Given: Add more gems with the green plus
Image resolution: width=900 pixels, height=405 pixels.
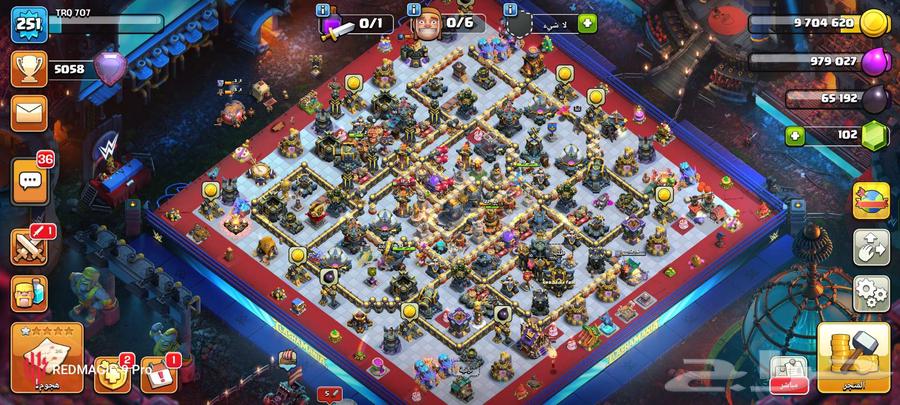Looking at the screenshot, I should 796,135.
